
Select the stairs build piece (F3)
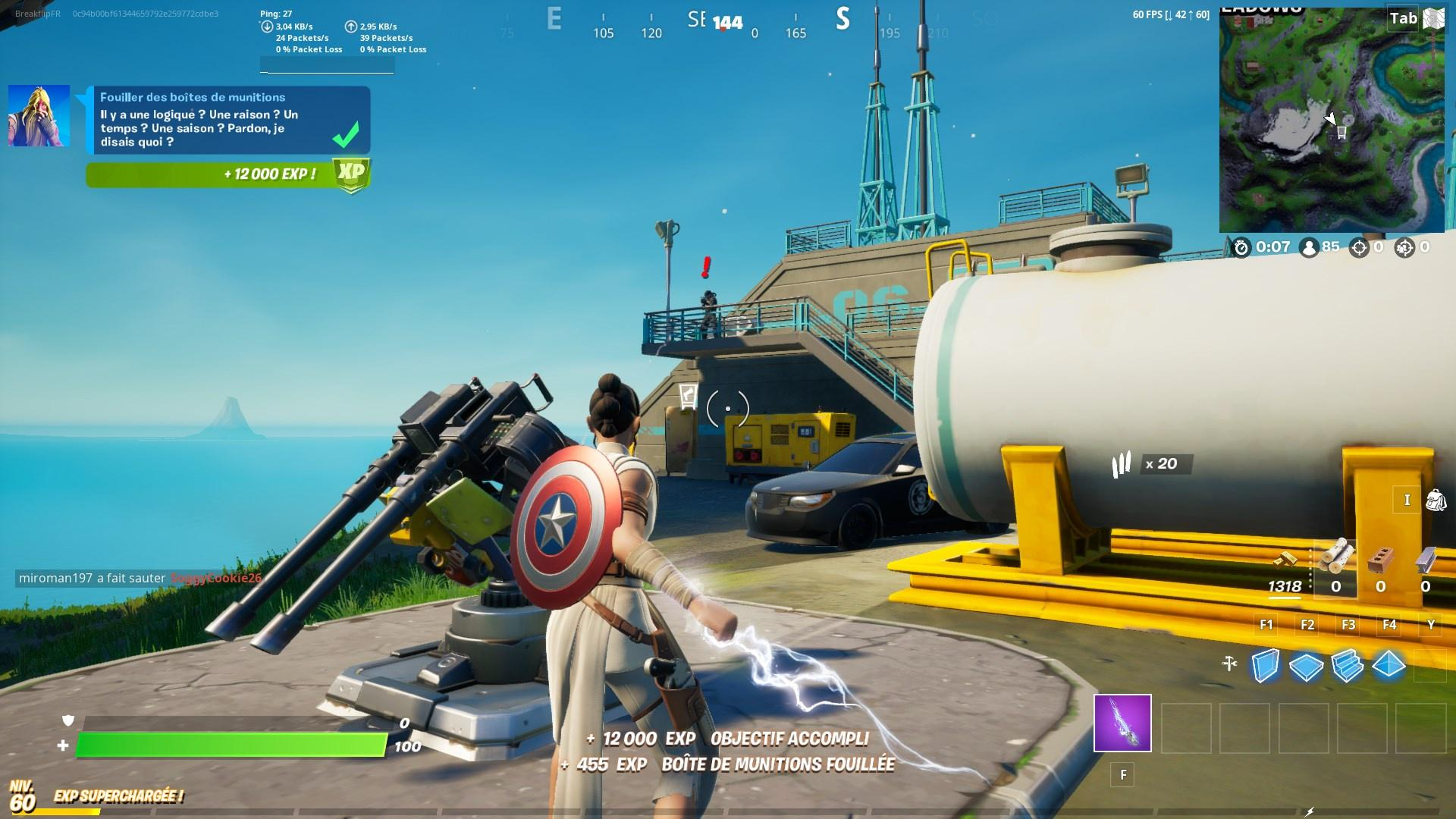(1346, 664)
